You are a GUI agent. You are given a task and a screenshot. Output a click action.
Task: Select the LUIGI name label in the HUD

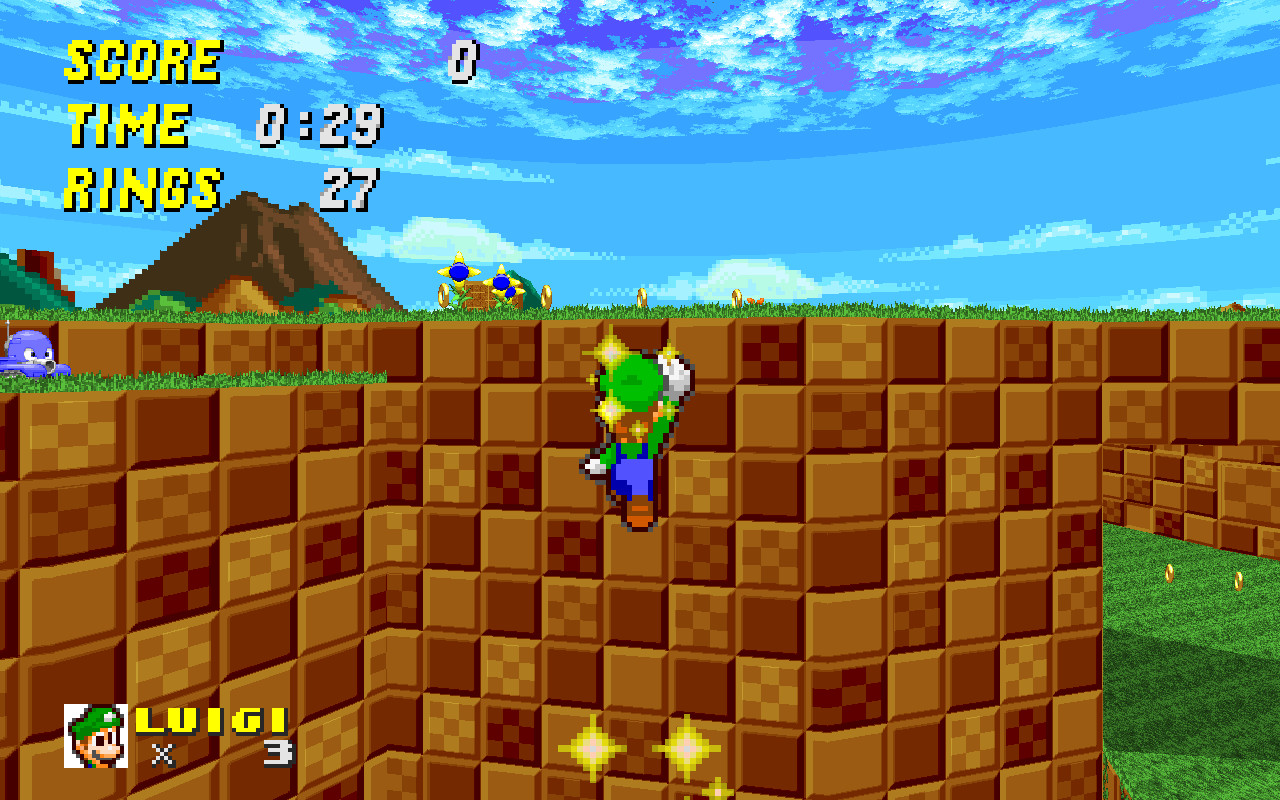tap(215, 717)
